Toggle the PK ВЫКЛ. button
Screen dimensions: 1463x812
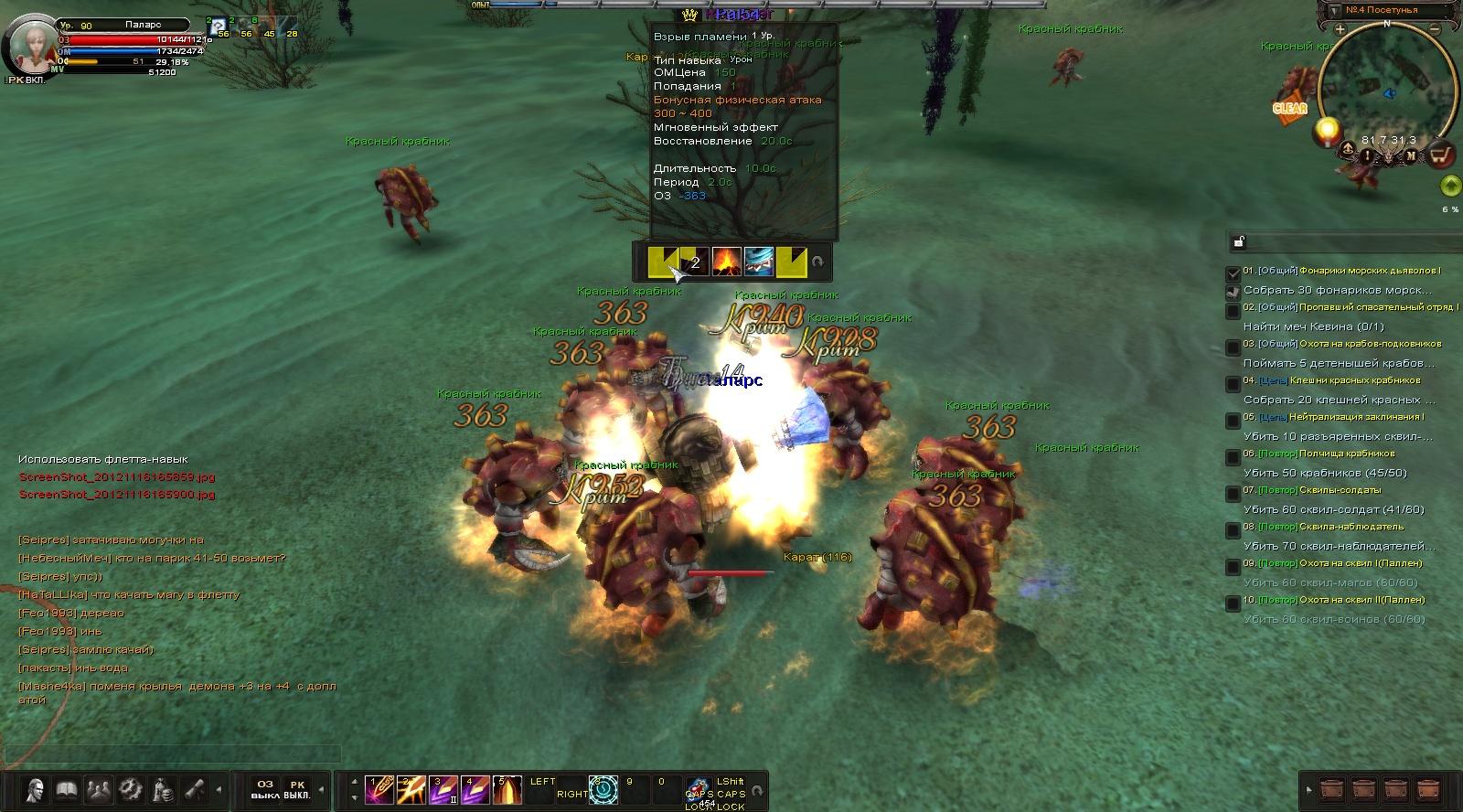[297, 789]
